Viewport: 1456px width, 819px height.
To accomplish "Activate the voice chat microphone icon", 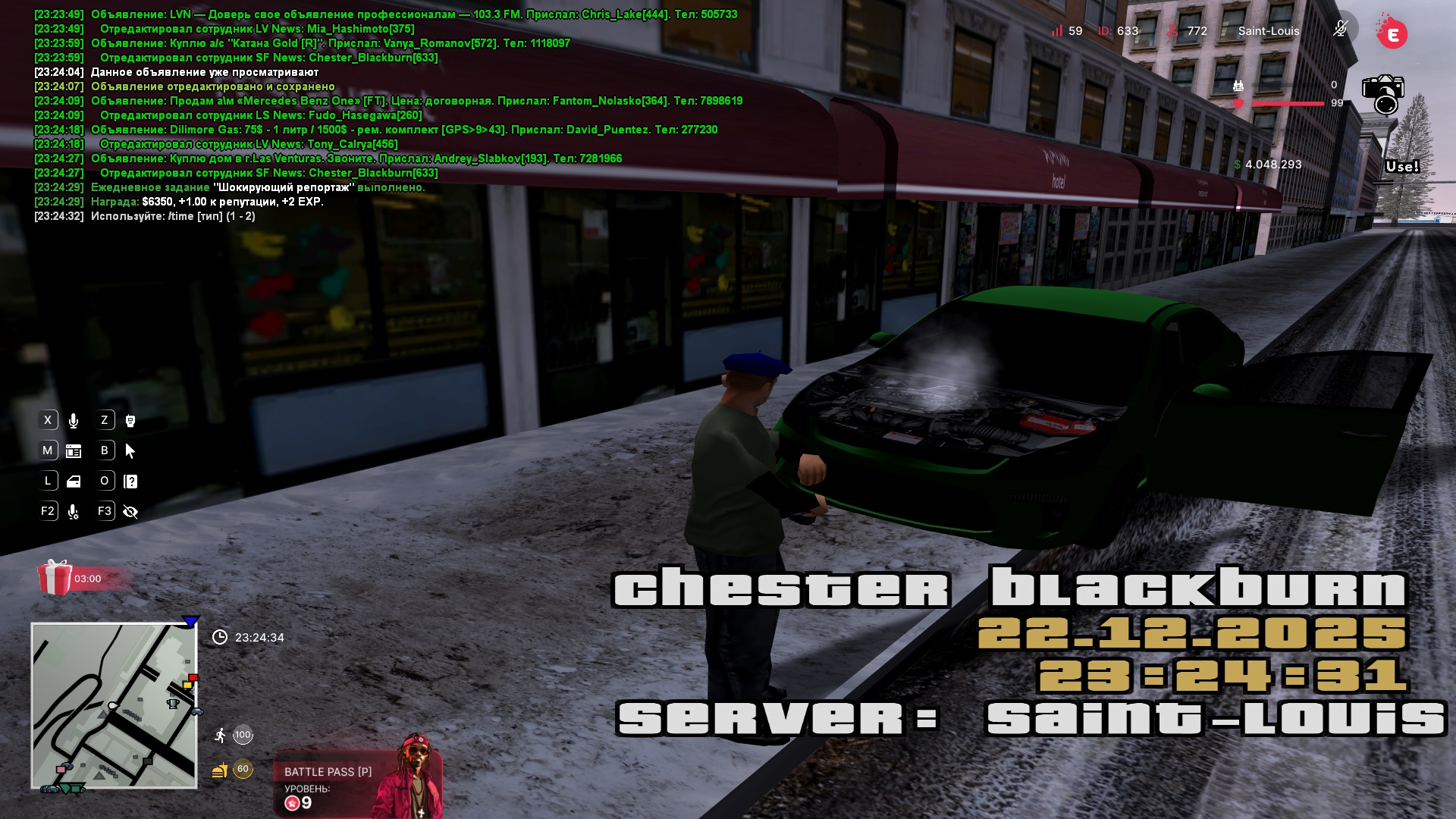I will 74,421.
